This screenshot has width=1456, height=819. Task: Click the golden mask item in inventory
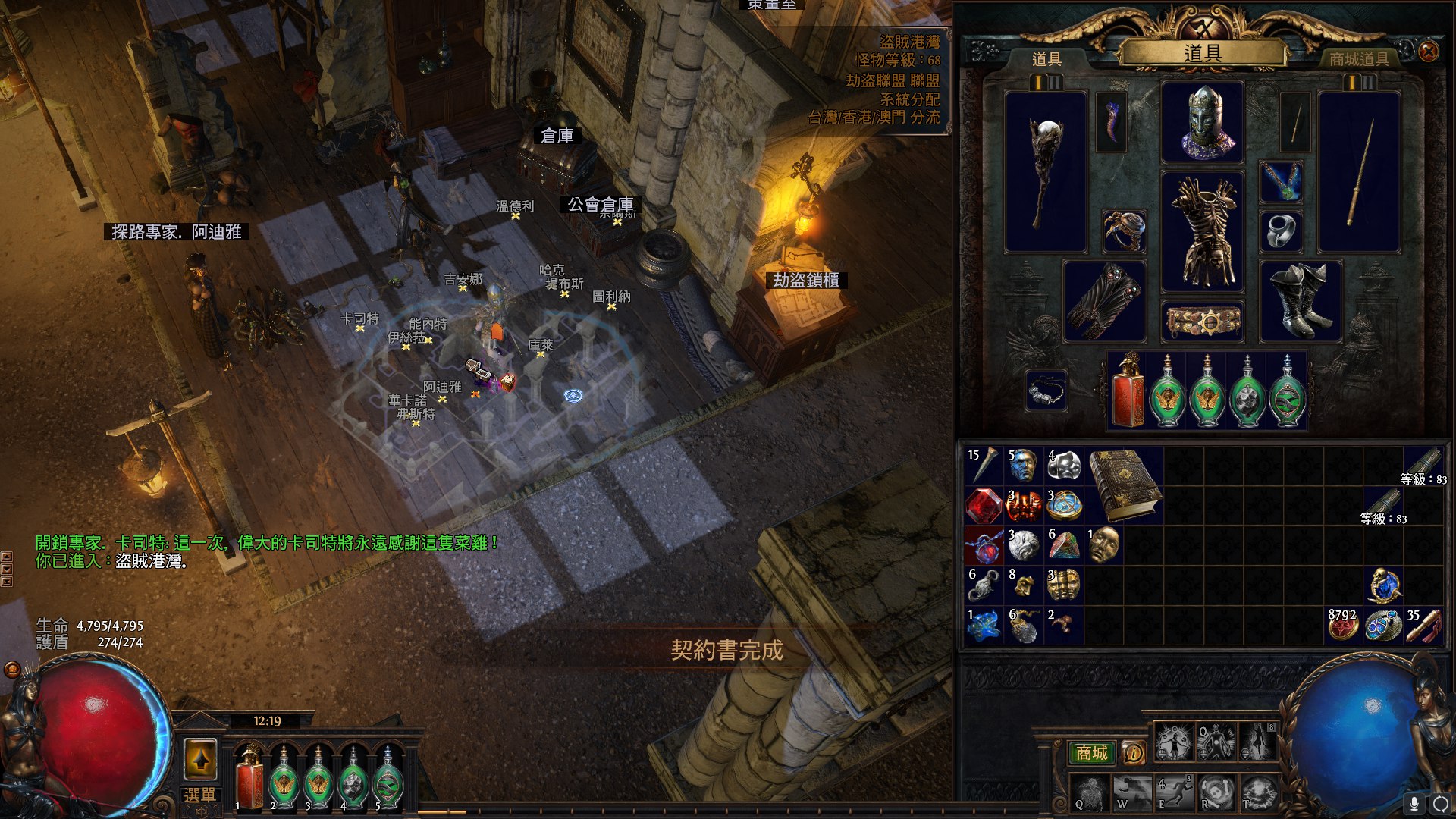(x=1104, y=544)
